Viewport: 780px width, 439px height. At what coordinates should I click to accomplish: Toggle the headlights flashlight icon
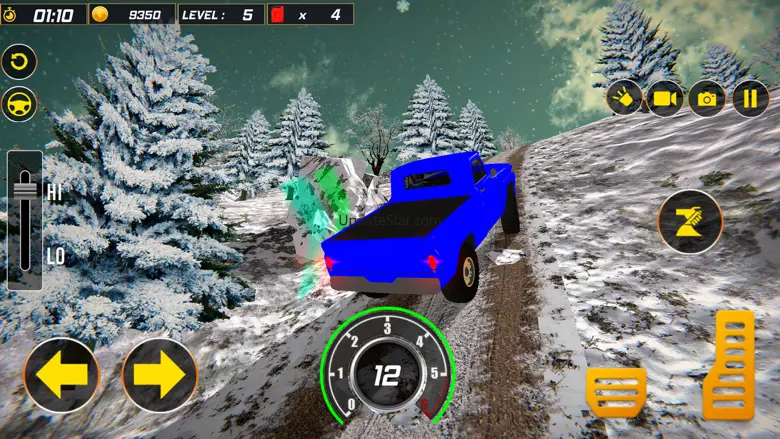coord(624,98)
